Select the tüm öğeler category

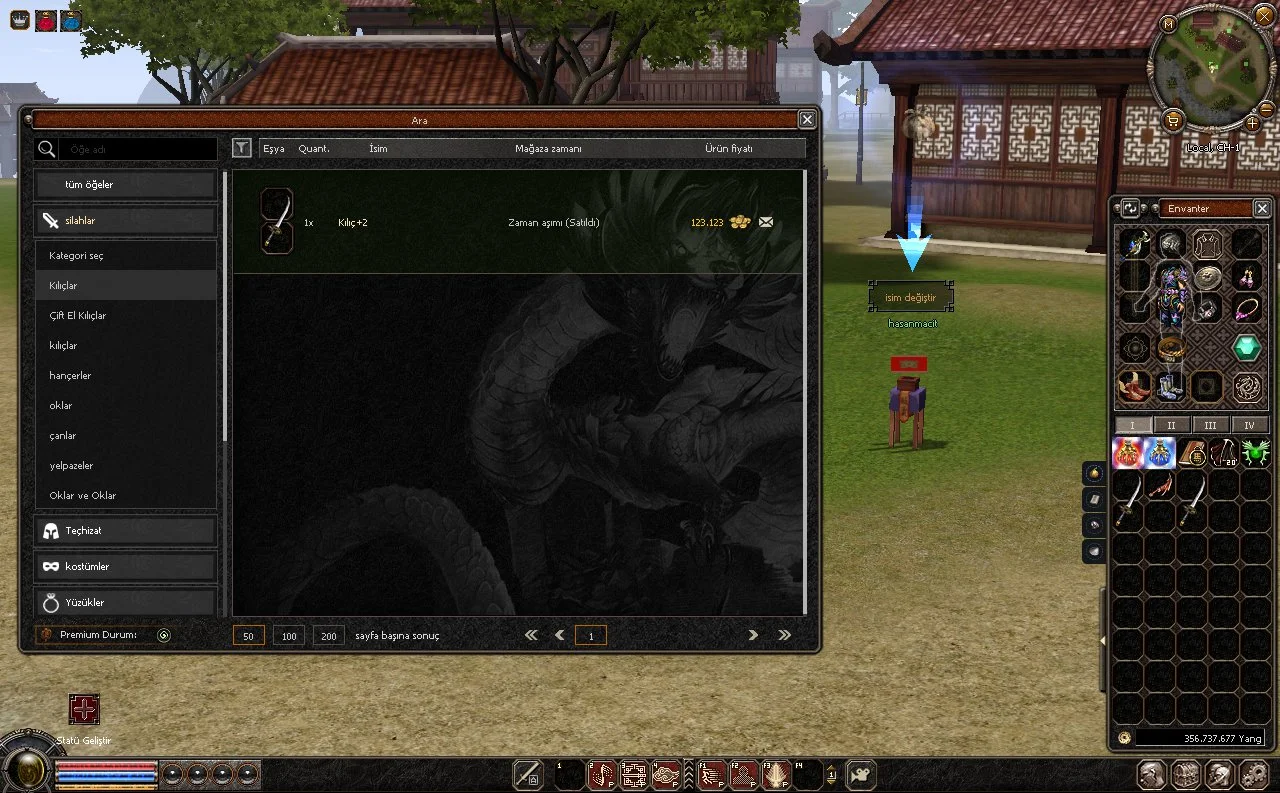point(126,185)
